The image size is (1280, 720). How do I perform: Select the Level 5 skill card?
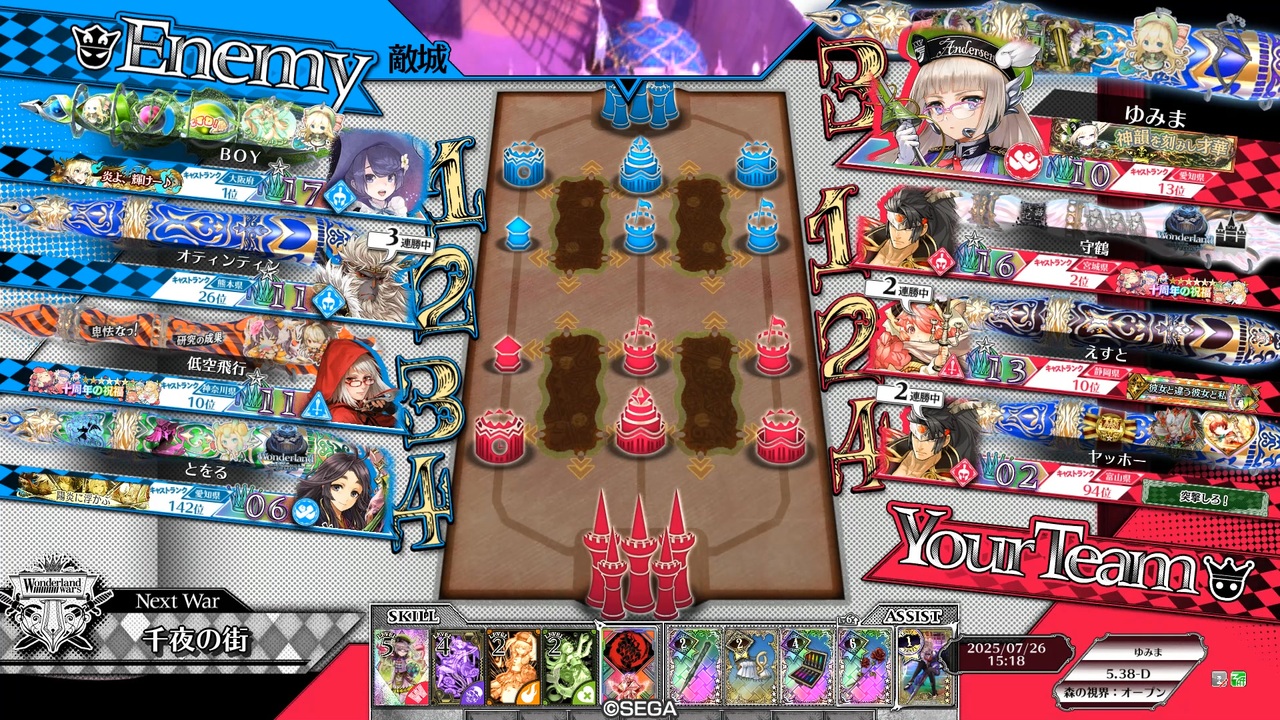(398, 665)
